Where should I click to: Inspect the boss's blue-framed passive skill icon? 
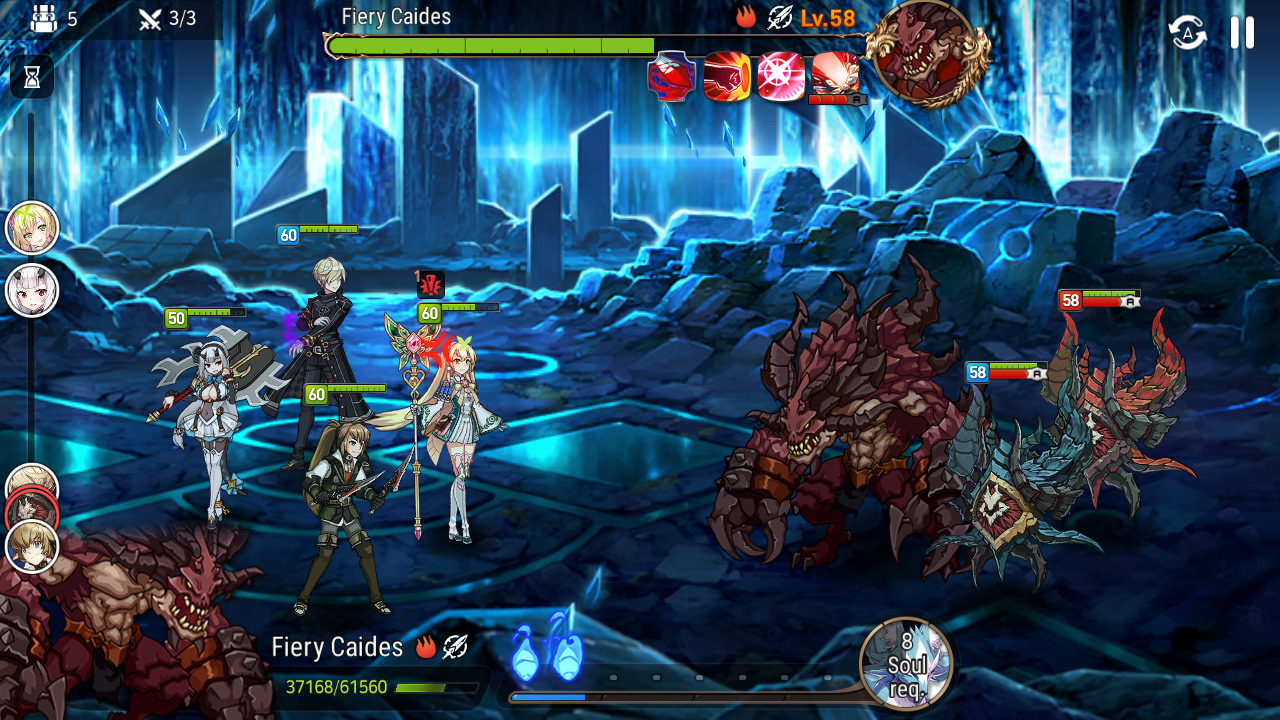[x=672, y=77]
